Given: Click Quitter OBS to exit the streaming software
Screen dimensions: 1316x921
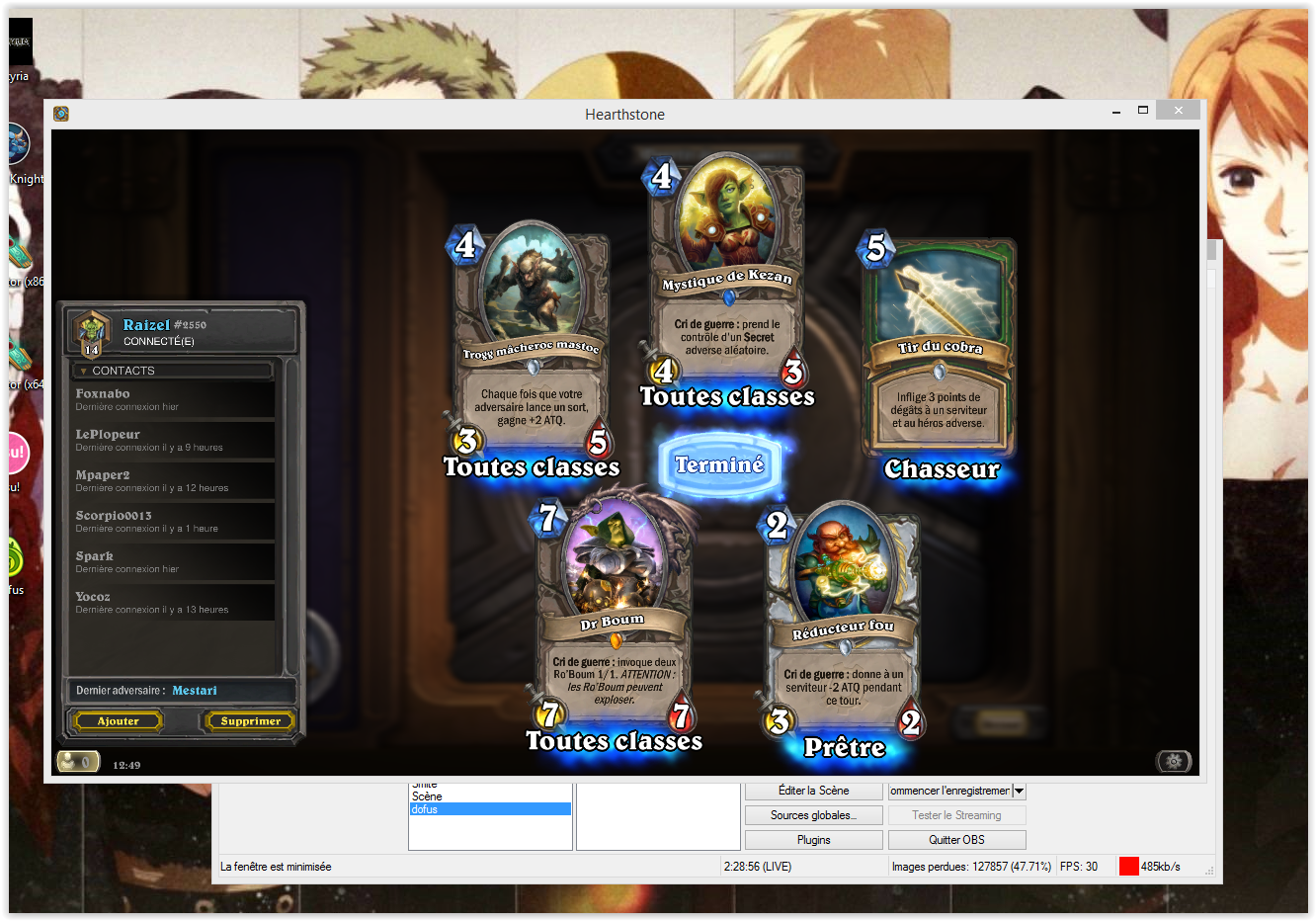Looking at the screenshot, I should click(955, 839).
